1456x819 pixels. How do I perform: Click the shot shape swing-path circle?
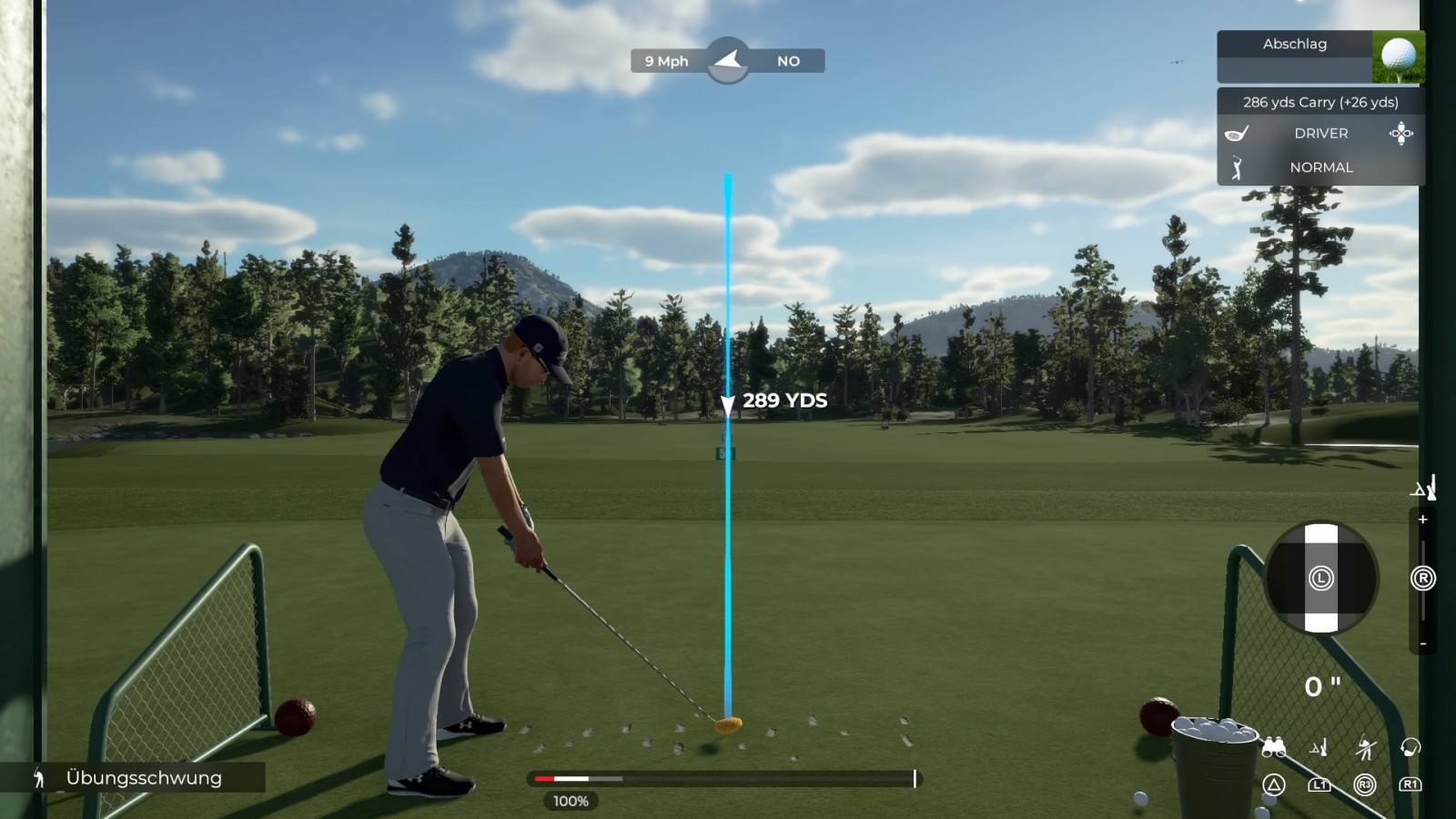(1320, 578)
